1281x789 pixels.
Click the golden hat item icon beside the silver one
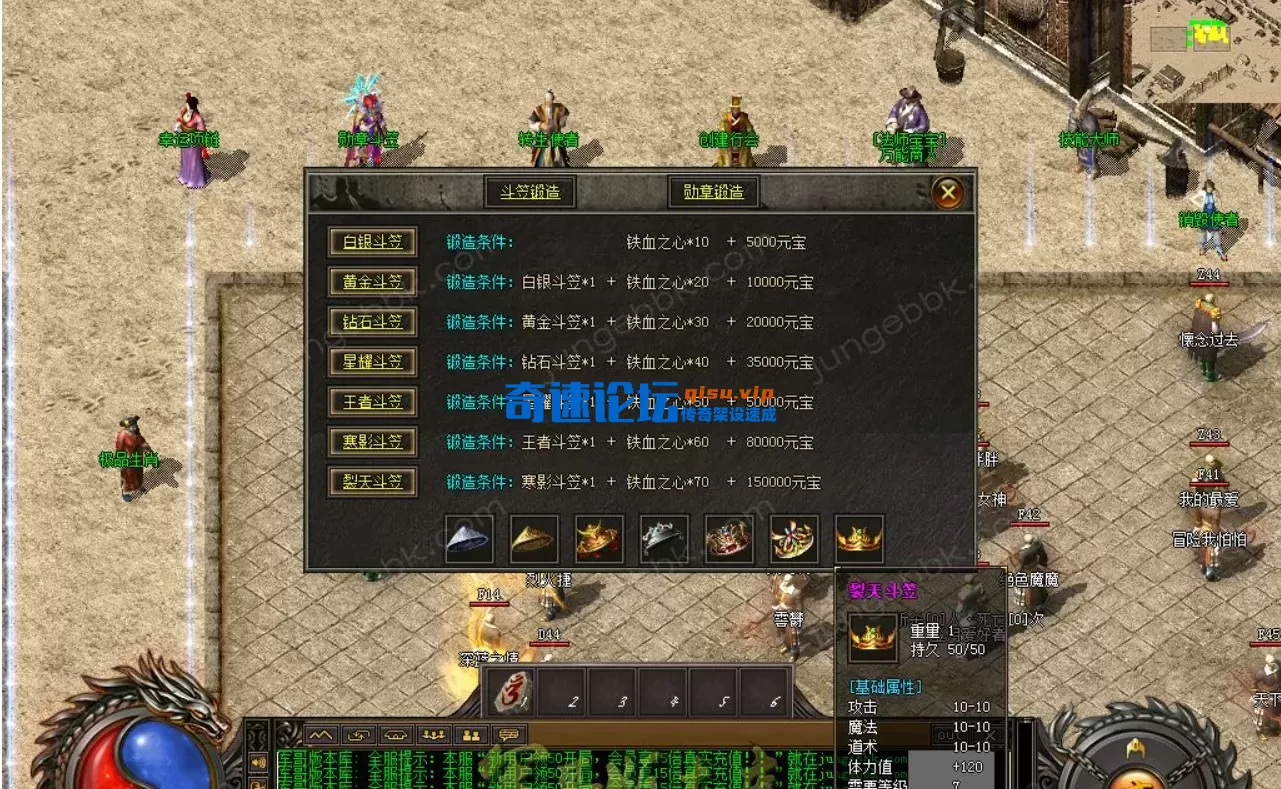533,538
